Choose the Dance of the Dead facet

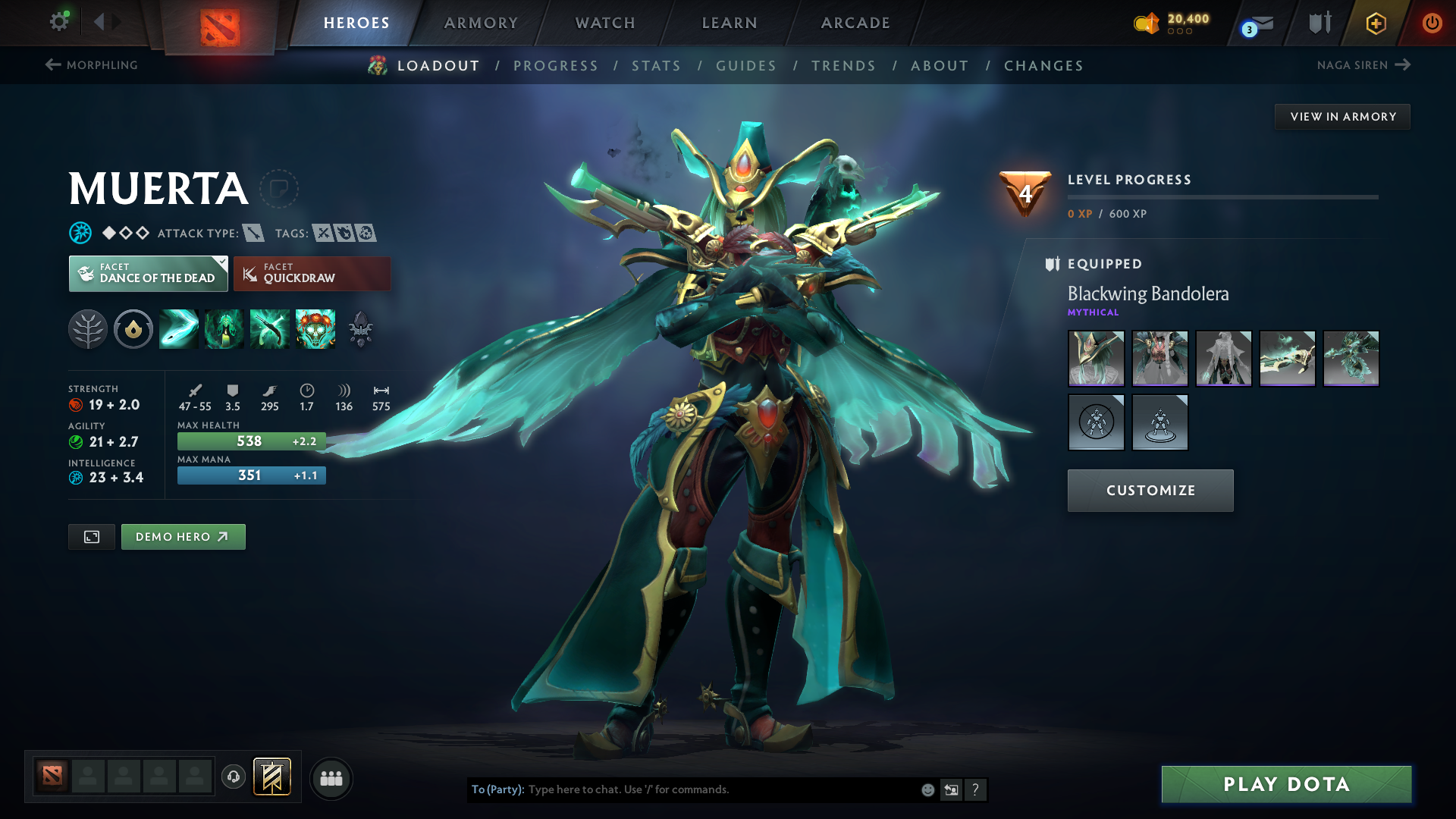149,274
